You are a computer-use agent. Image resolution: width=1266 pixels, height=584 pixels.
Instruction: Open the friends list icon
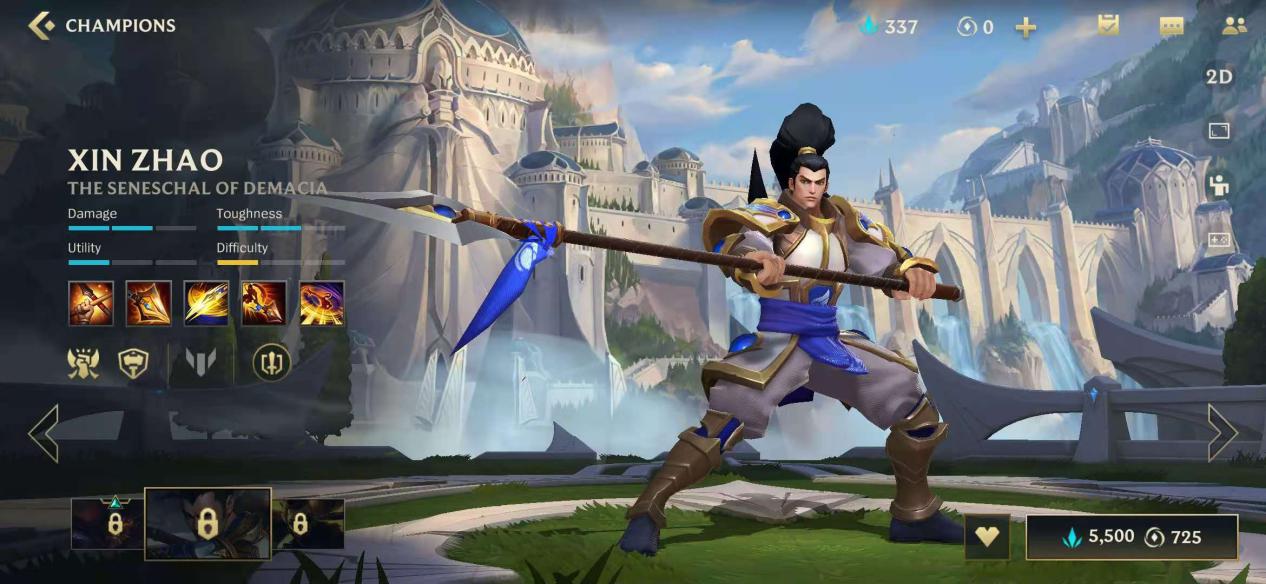point(1234,27)
